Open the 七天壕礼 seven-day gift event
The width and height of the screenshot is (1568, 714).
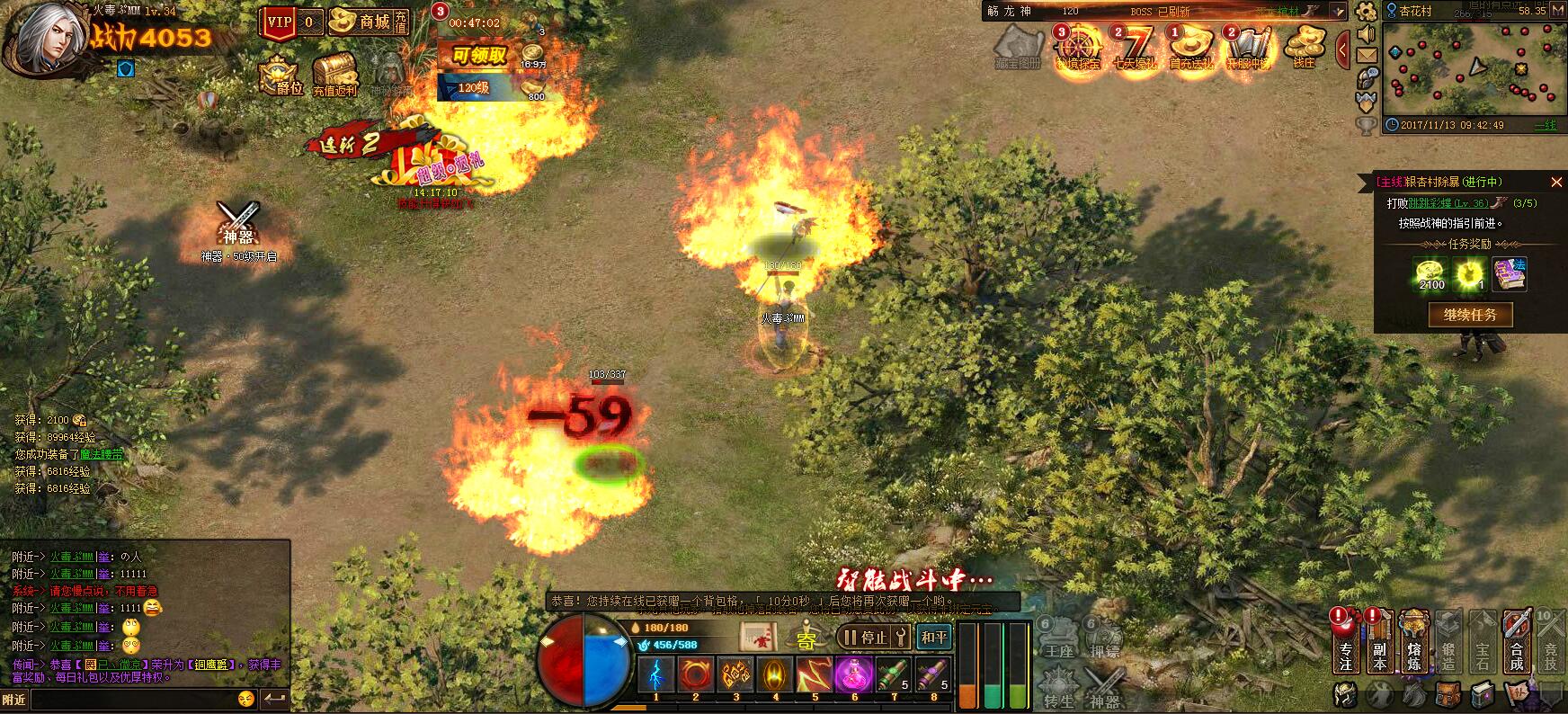(x=1136, y=48)
